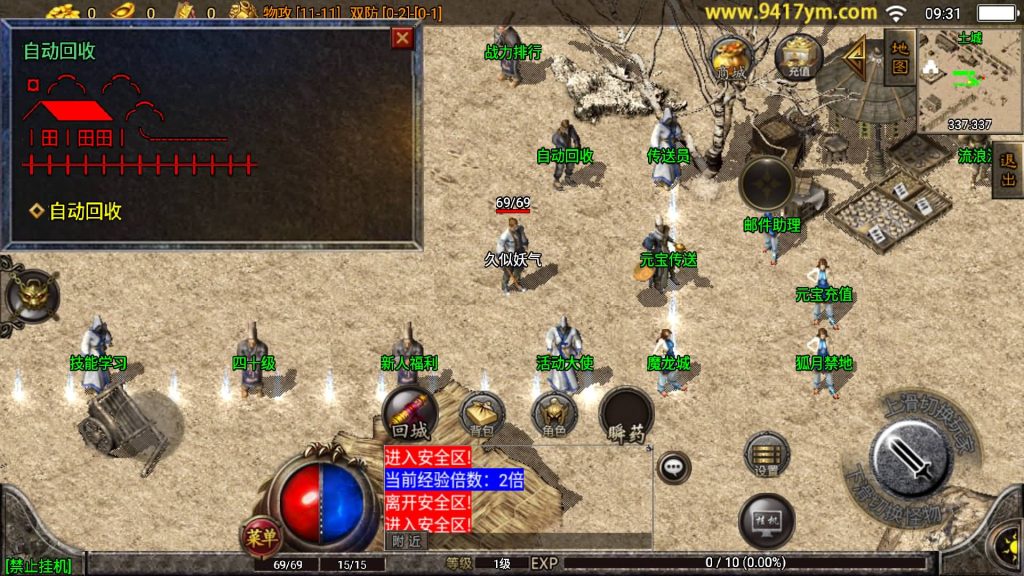
Task: Tap the round four-point star button
Action: (766, 184)
